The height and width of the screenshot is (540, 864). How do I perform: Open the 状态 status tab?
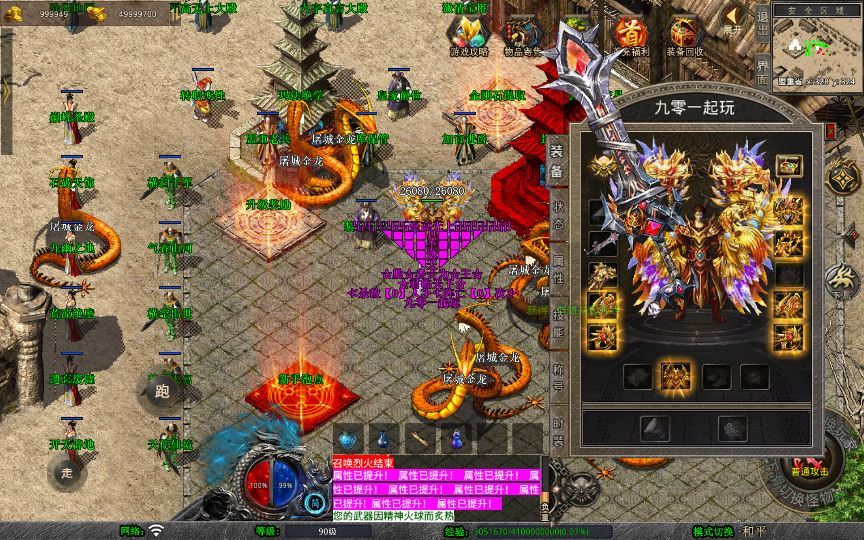click(557, 216)
